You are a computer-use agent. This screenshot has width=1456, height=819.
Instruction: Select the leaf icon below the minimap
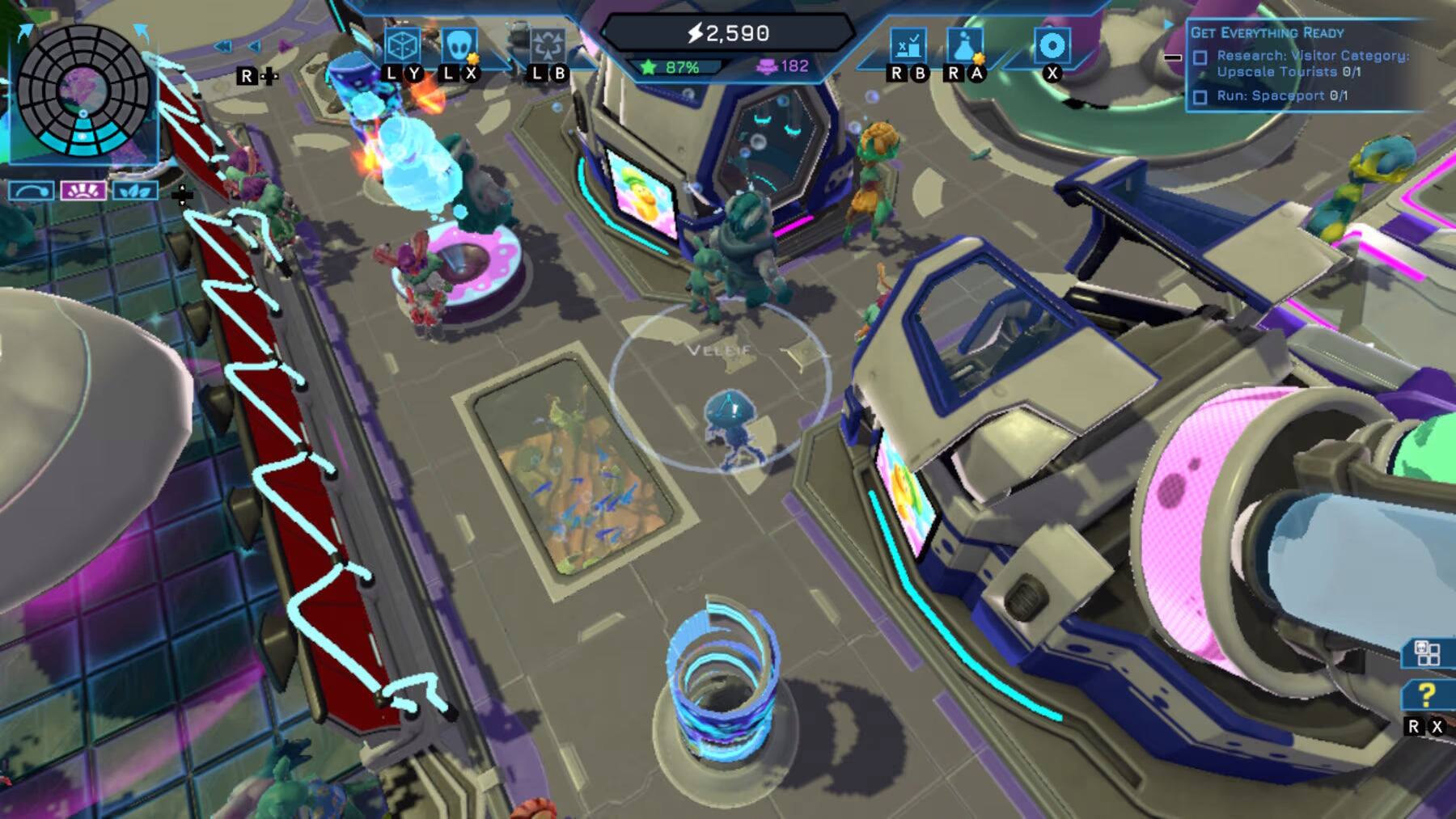(x=134, y=189)
